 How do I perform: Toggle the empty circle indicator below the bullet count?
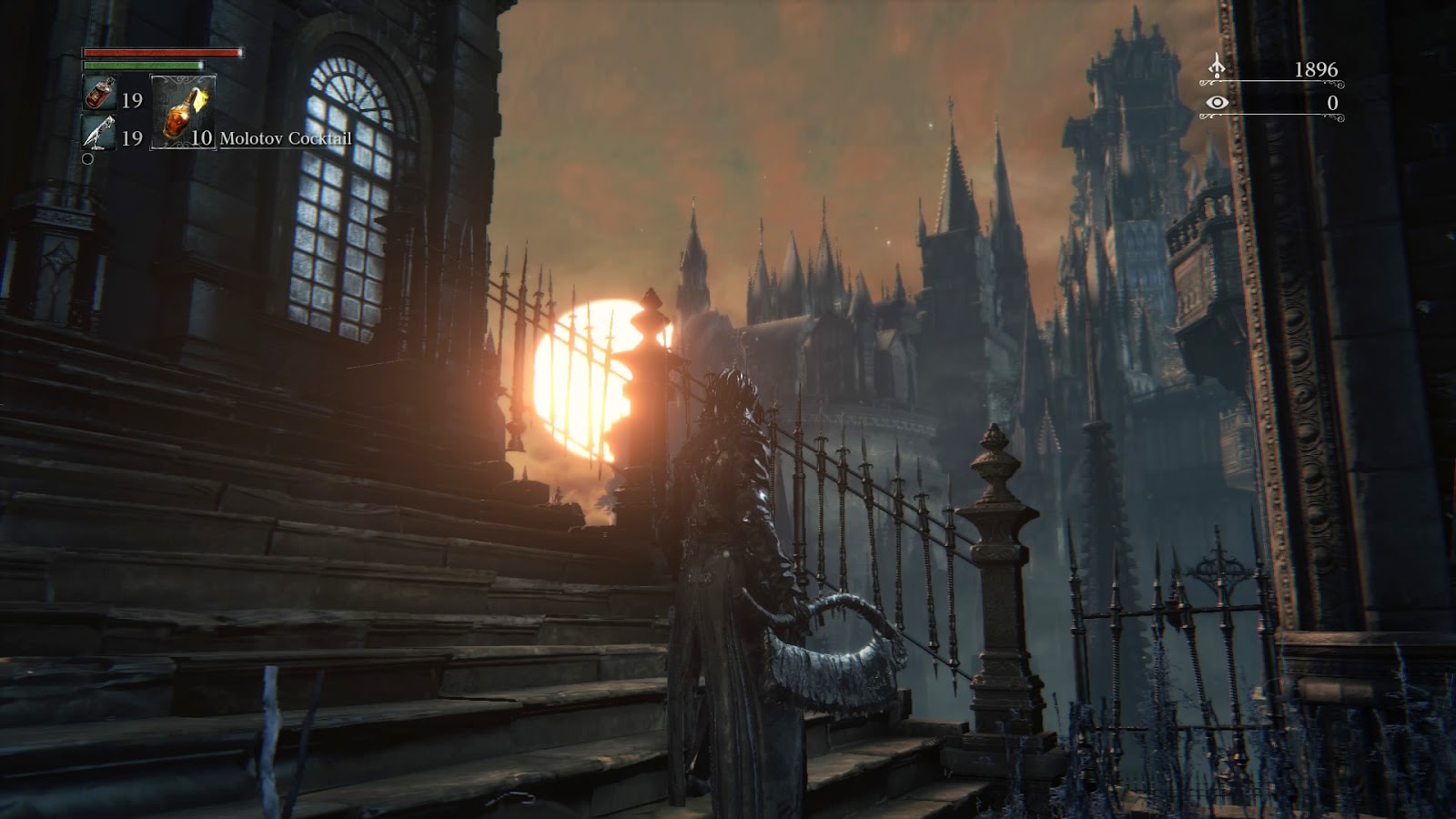(x=88, y=159)
